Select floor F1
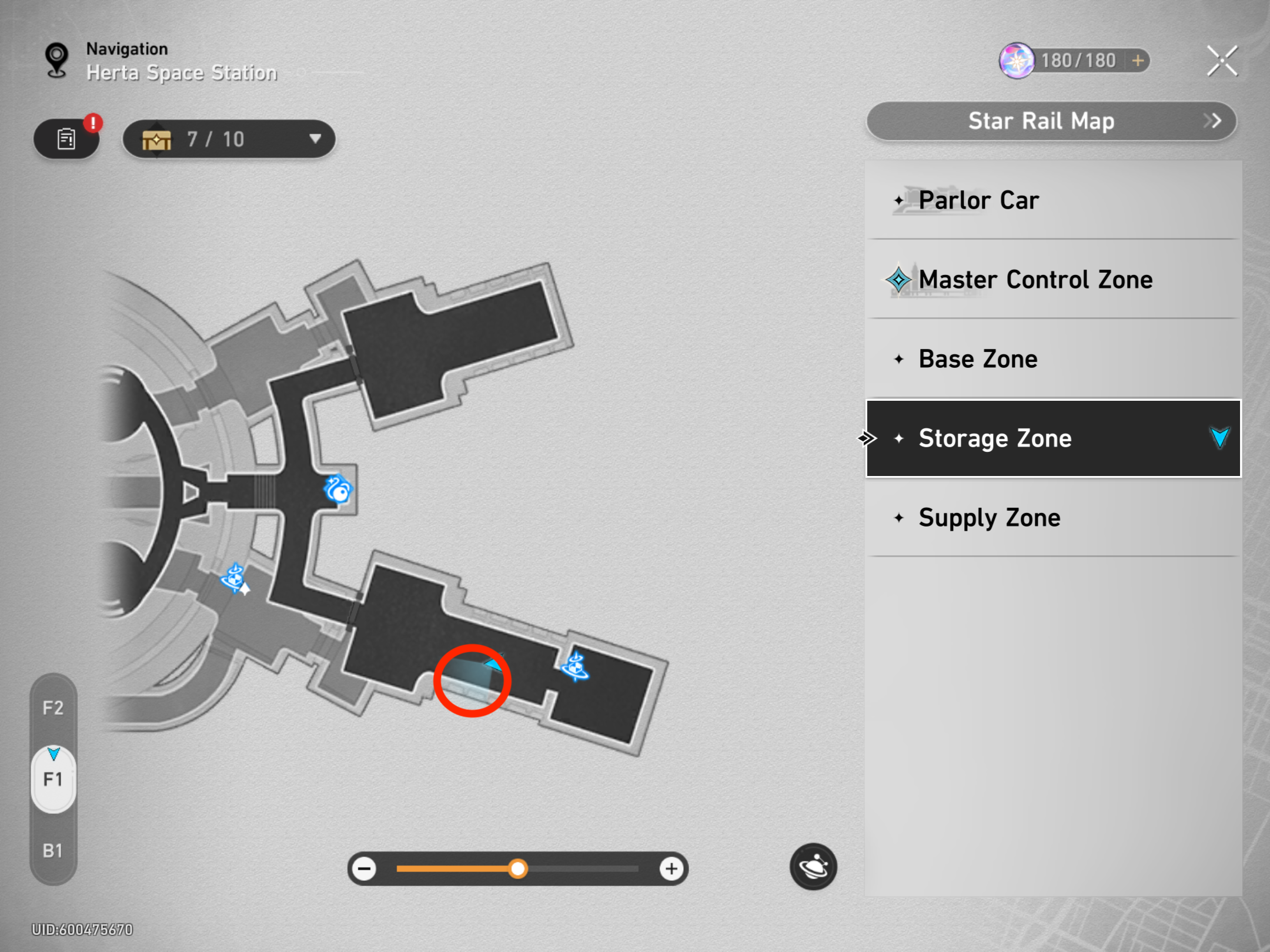Screen dimensions: 1270x952 (x=53, y=780)
